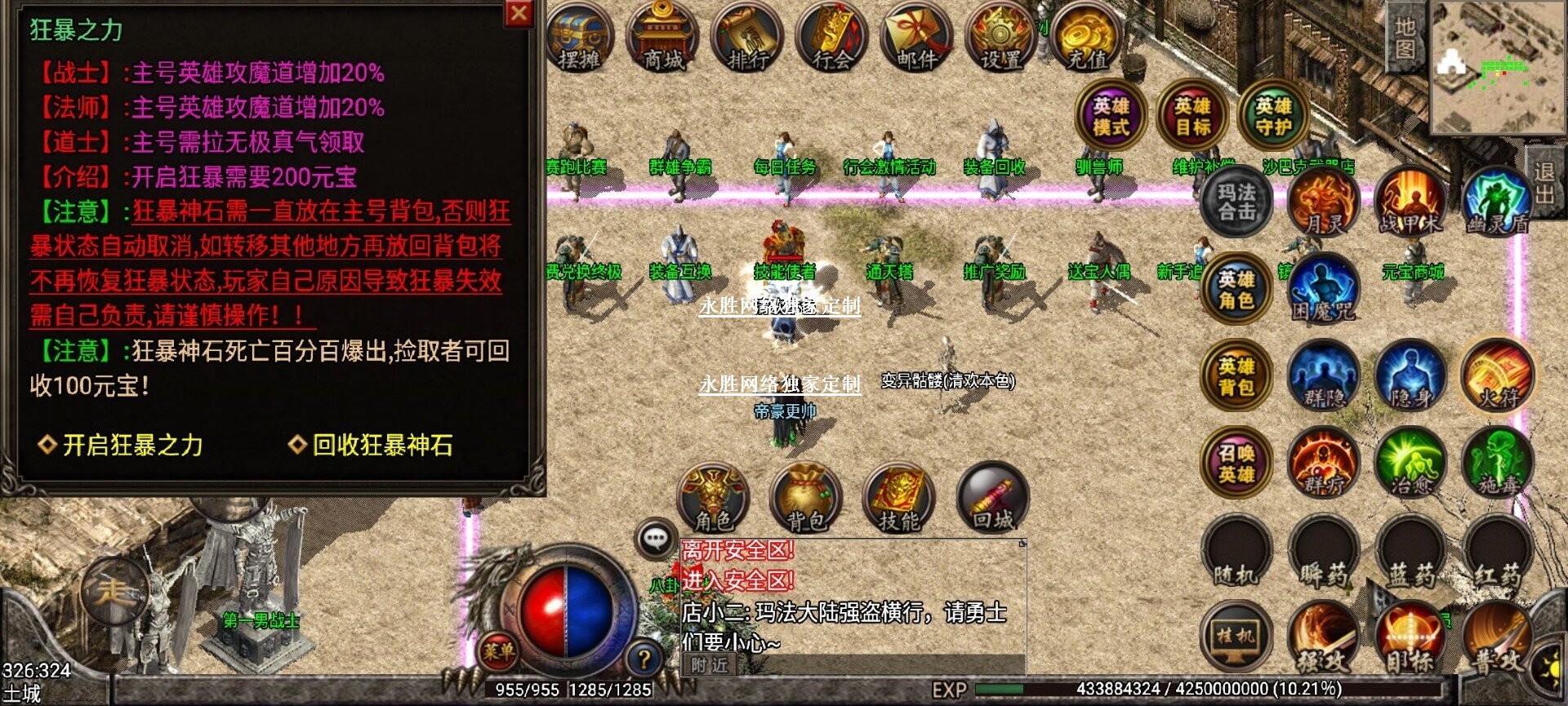The width and height of the screenshot is (1568, 706).
Task: Check the 邮件 mailbox
Action: [x=916, y=38]
